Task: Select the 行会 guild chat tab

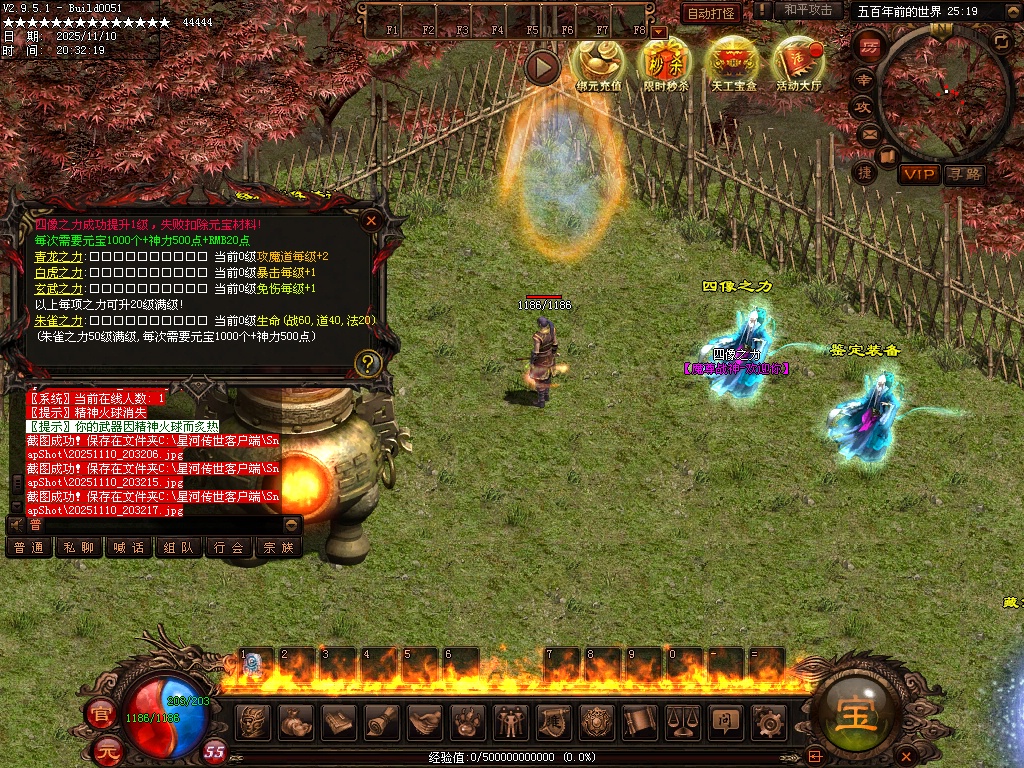Action: (229, 547)
